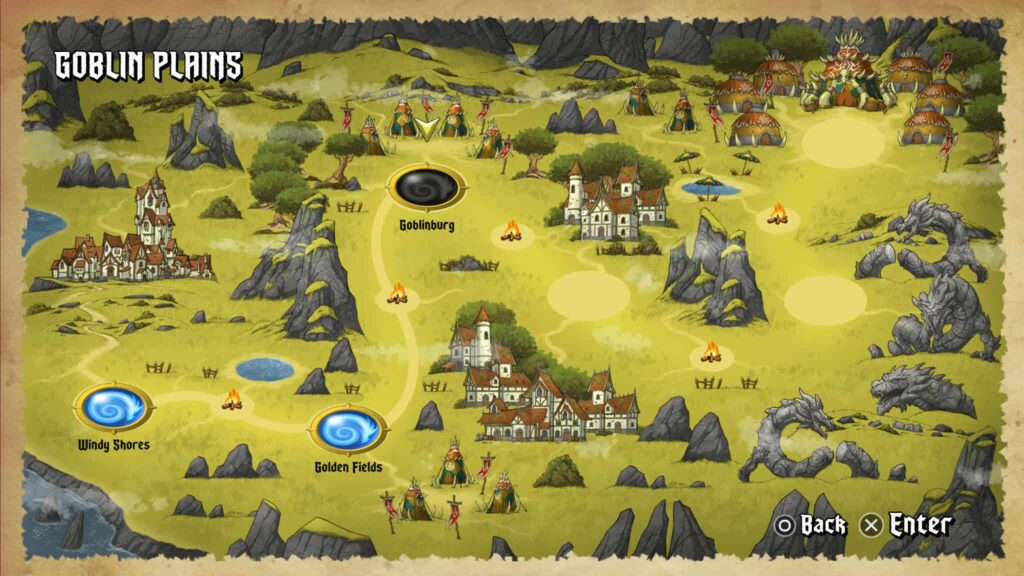This screenshot has width=1024, height=576.
Task: Select the Goblinburg black portal node
Action: pyautogui.click(x=427, y=187)
